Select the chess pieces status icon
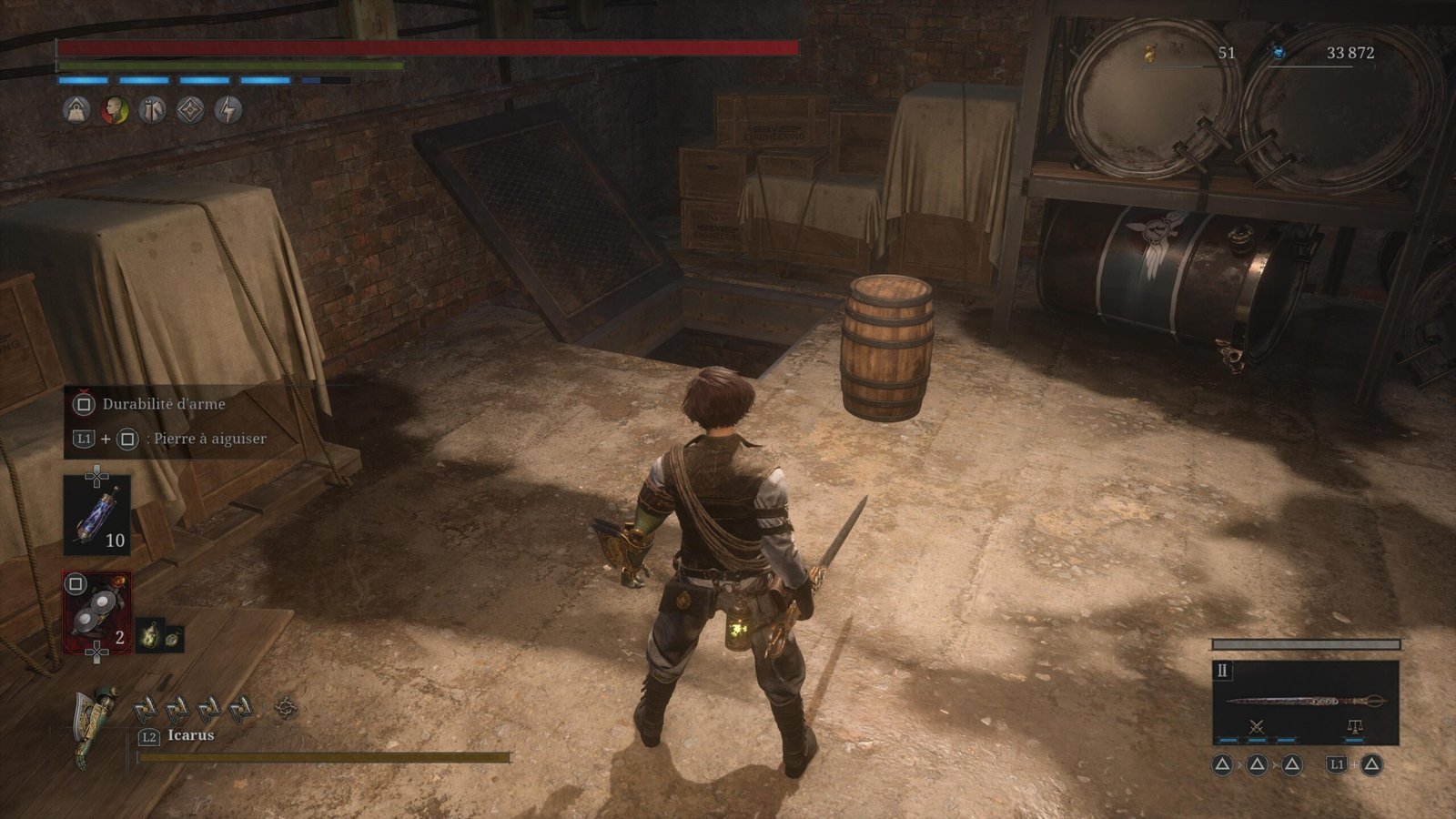Image resolution: width=1456 pixels, height=819 pixels. (x=152, y=110)
